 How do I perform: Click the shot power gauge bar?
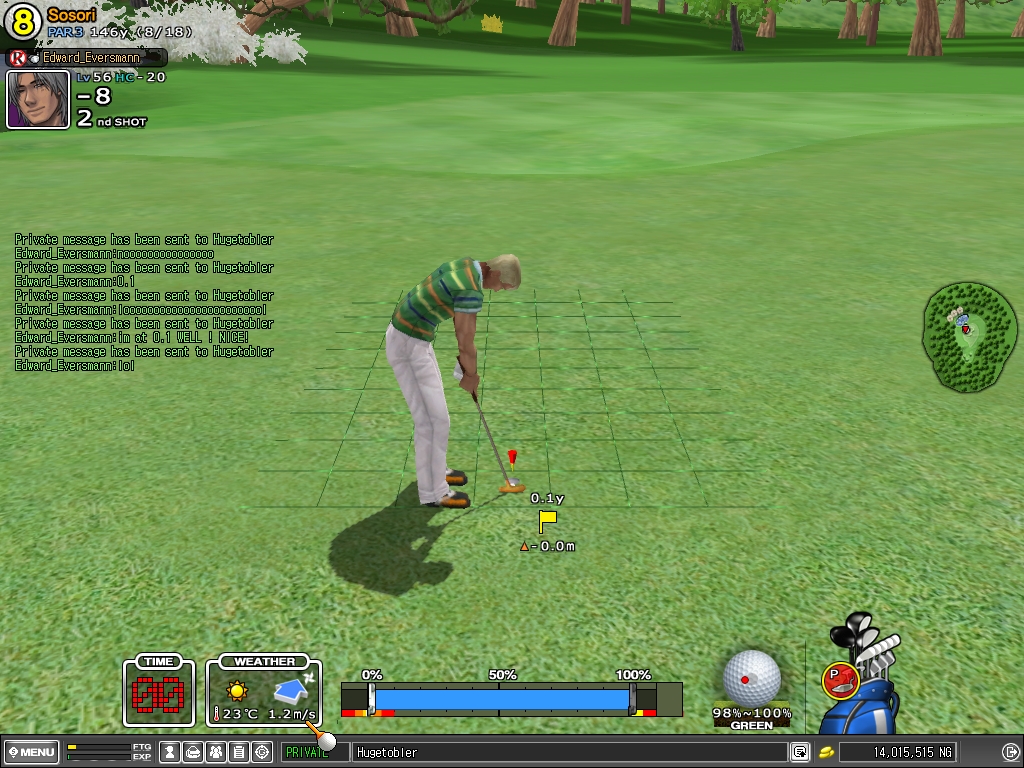(x=503, y=698)
